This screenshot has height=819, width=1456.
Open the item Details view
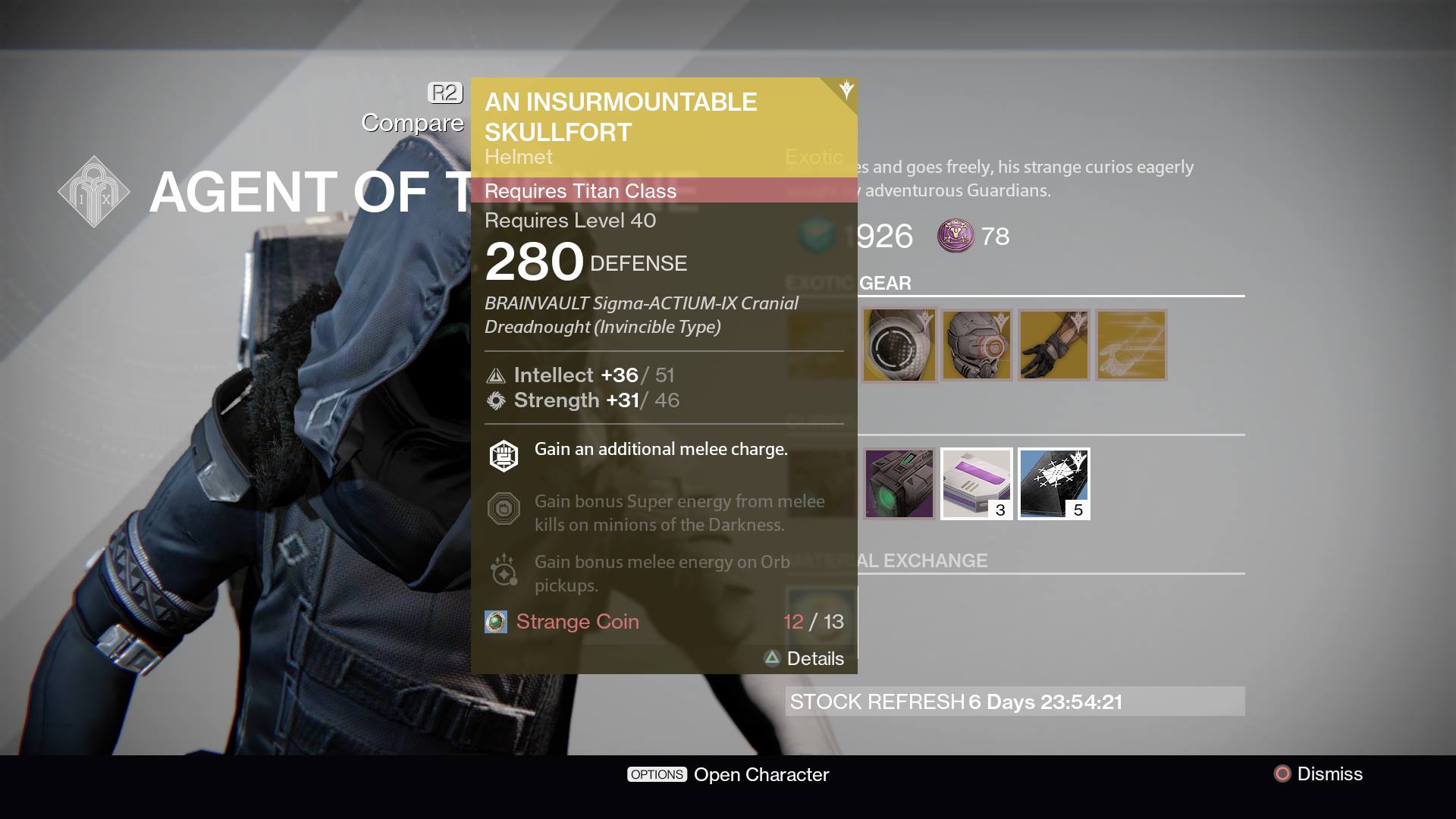(805, 658)
